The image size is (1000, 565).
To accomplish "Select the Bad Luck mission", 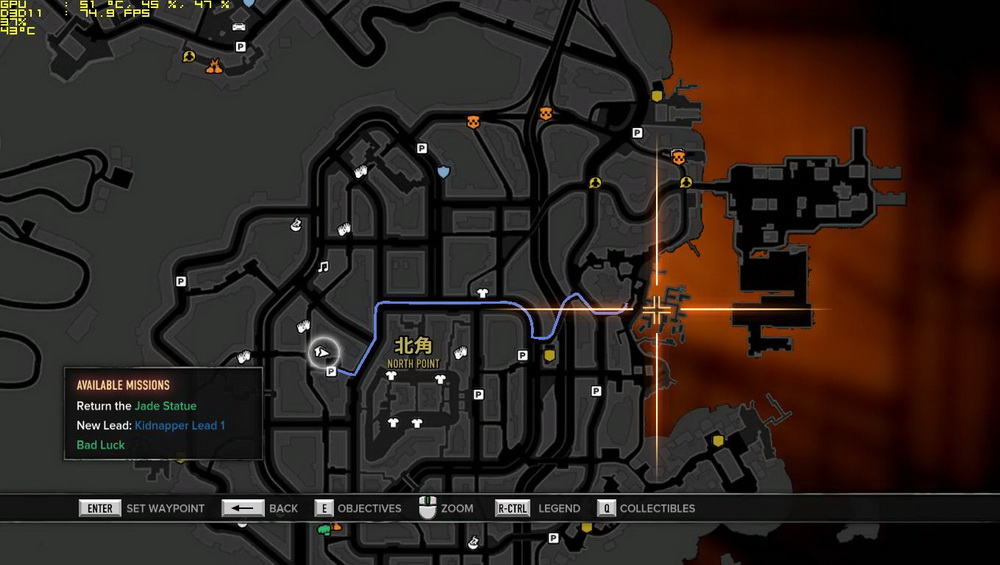I will click(101, 445).
